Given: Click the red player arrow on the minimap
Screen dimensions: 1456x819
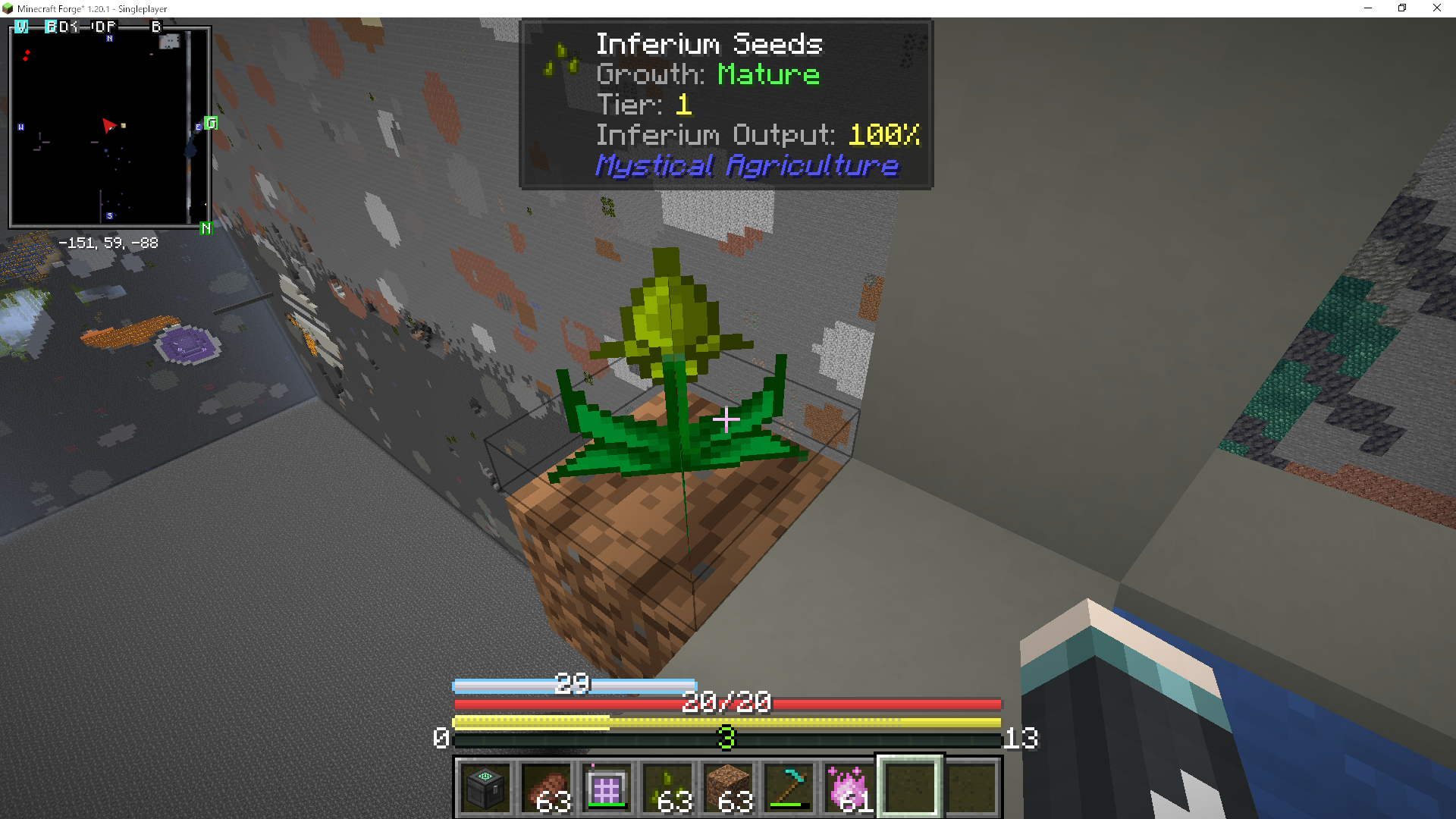Looking at the screenshot, I should tap(108, 126).
